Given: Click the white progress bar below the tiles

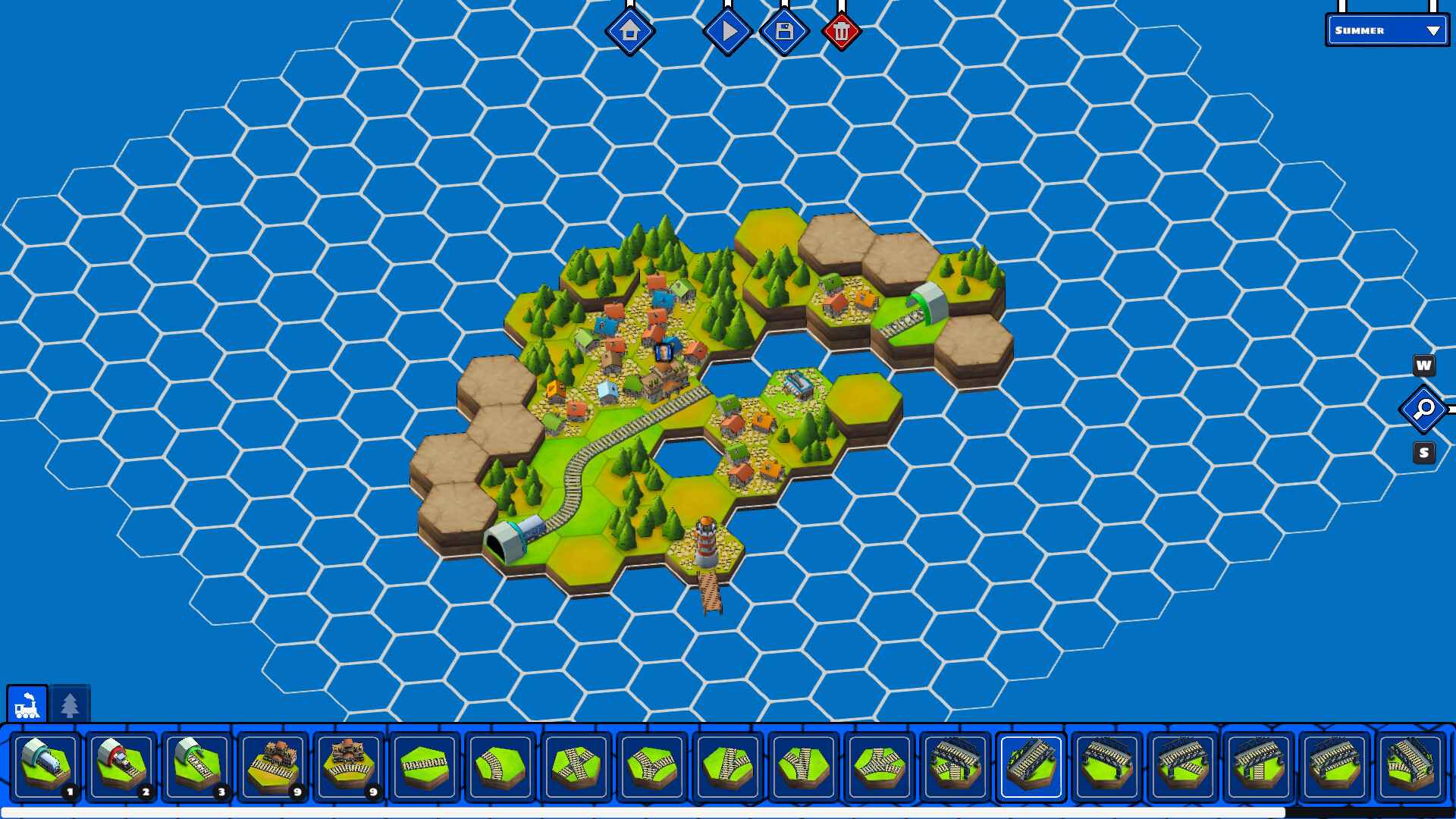Looking at the screenshot, I should click(x=728, y=811).
